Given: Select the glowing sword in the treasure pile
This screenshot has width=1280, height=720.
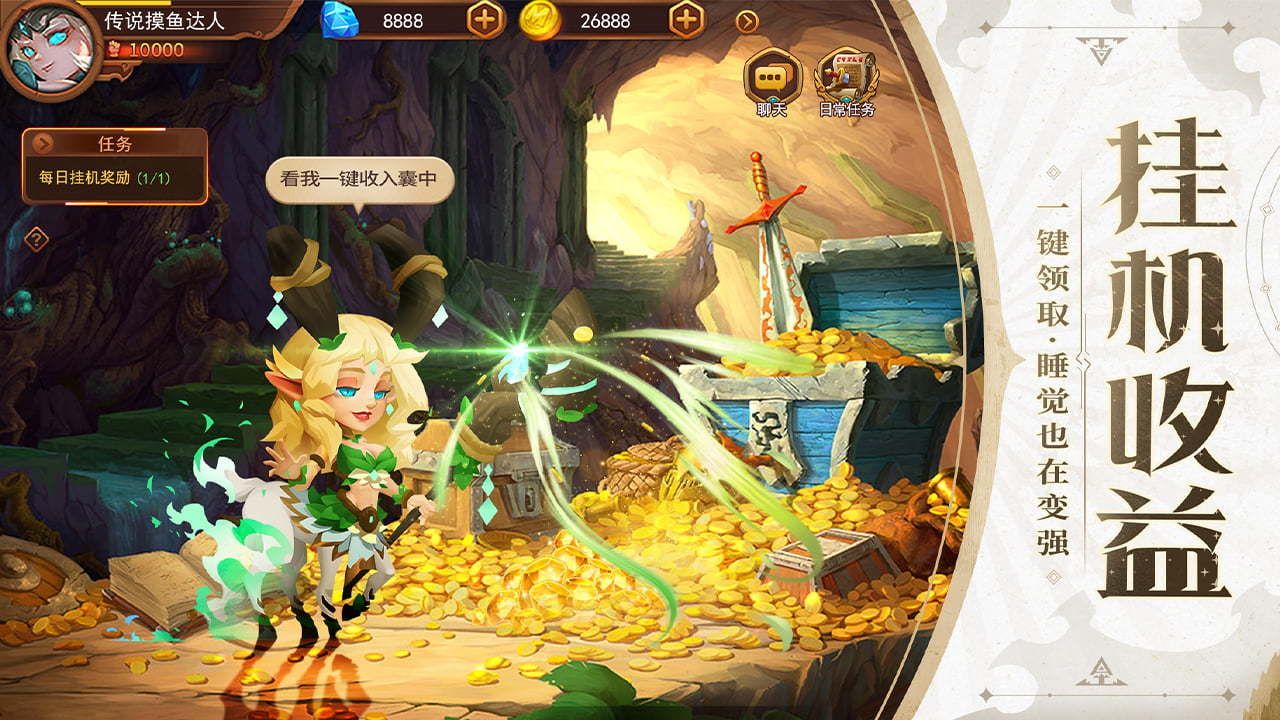Looking at the screenshot, I should coord(762,230).
